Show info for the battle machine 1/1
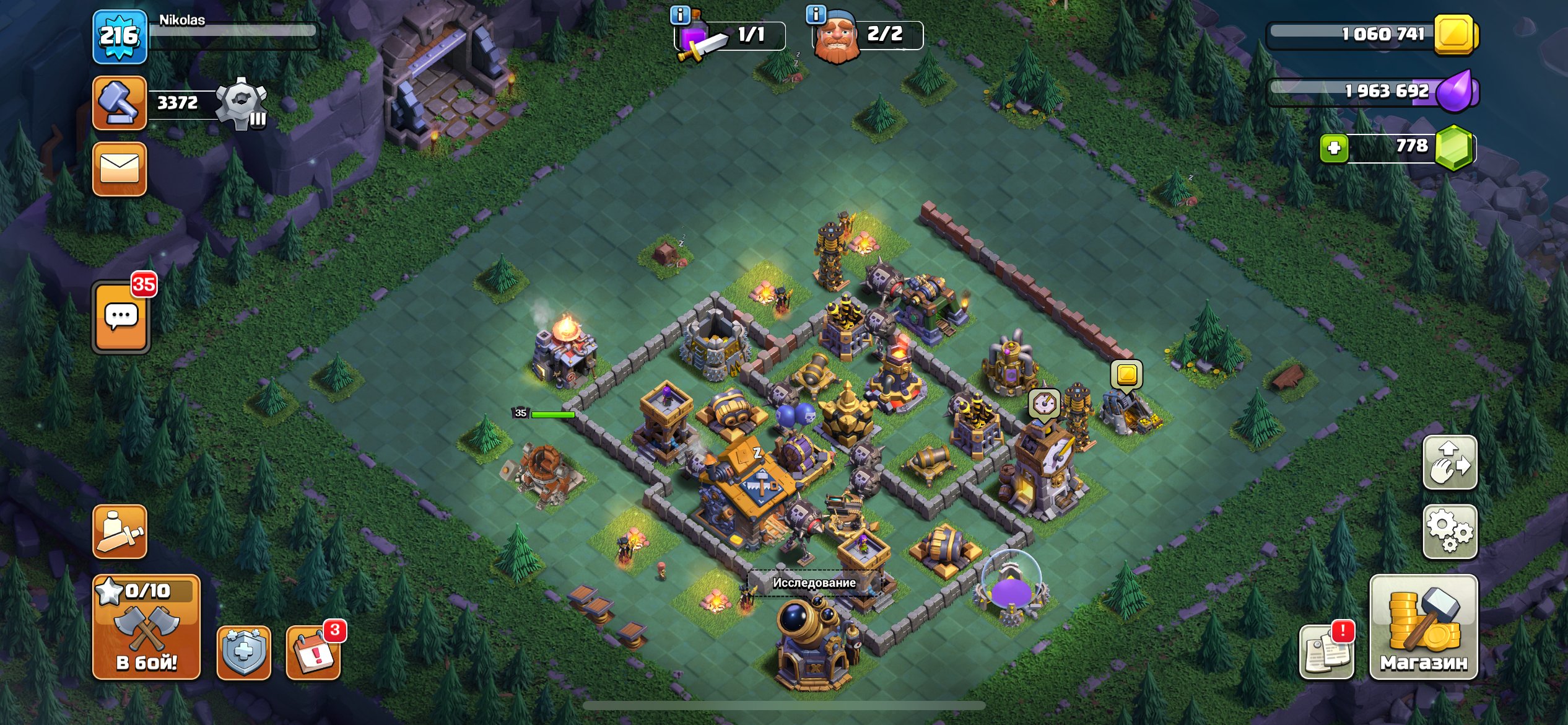The height and width of the screenshot is (725, 1568). coord(680,15)
